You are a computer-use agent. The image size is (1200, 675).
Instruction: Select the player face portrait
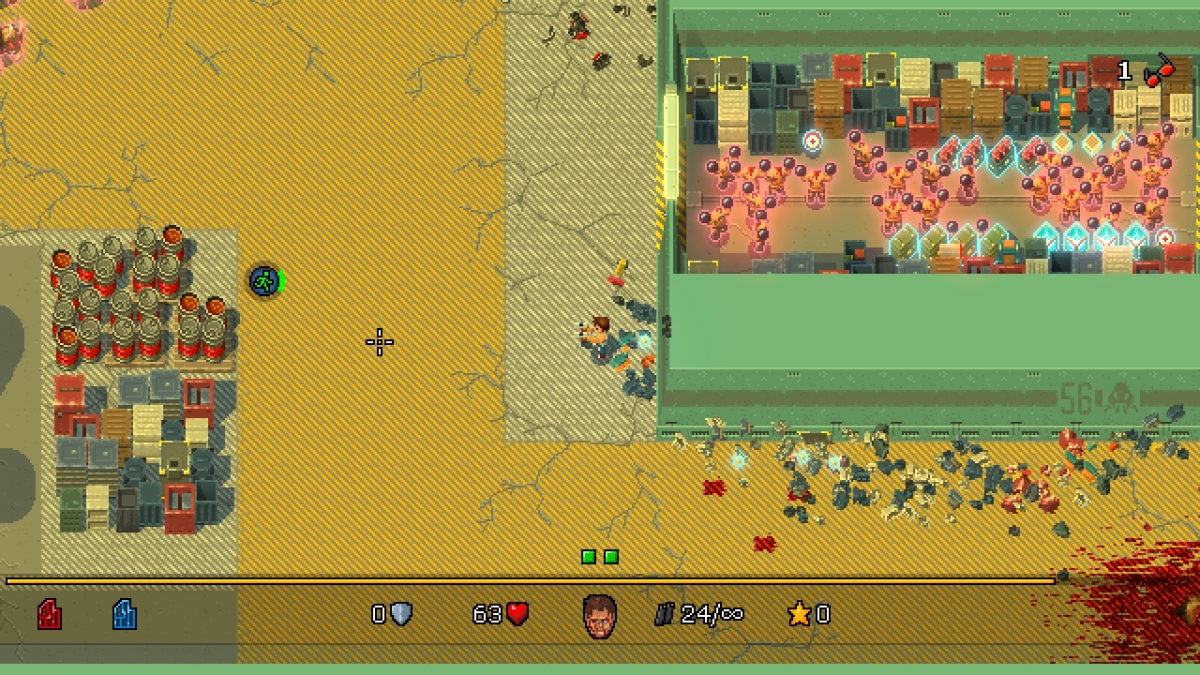pyautogui.click(x=599, y=615)
